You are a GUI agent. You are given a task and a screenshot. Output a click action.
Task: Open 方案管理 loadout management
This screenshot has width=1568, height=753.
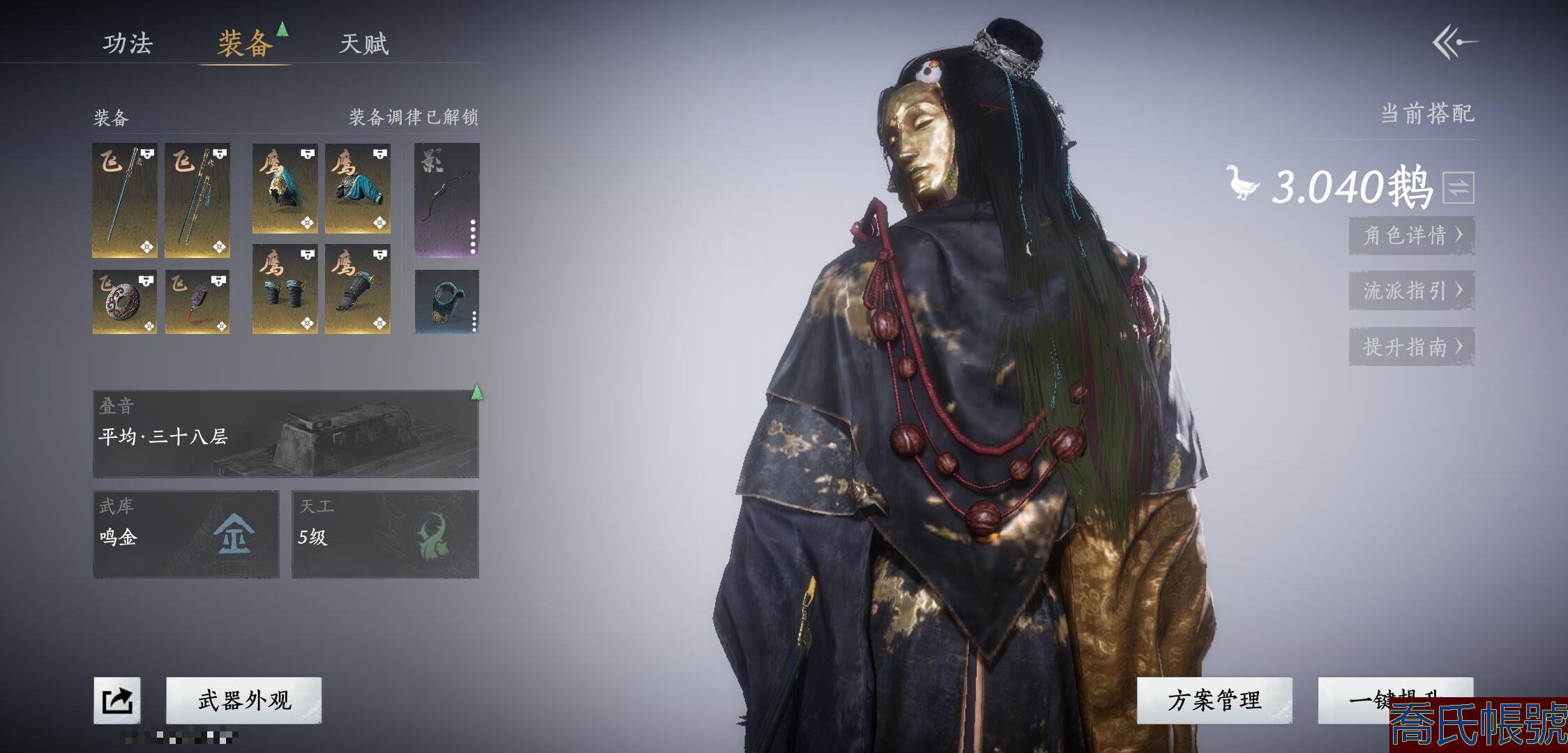click(1214, 700)
